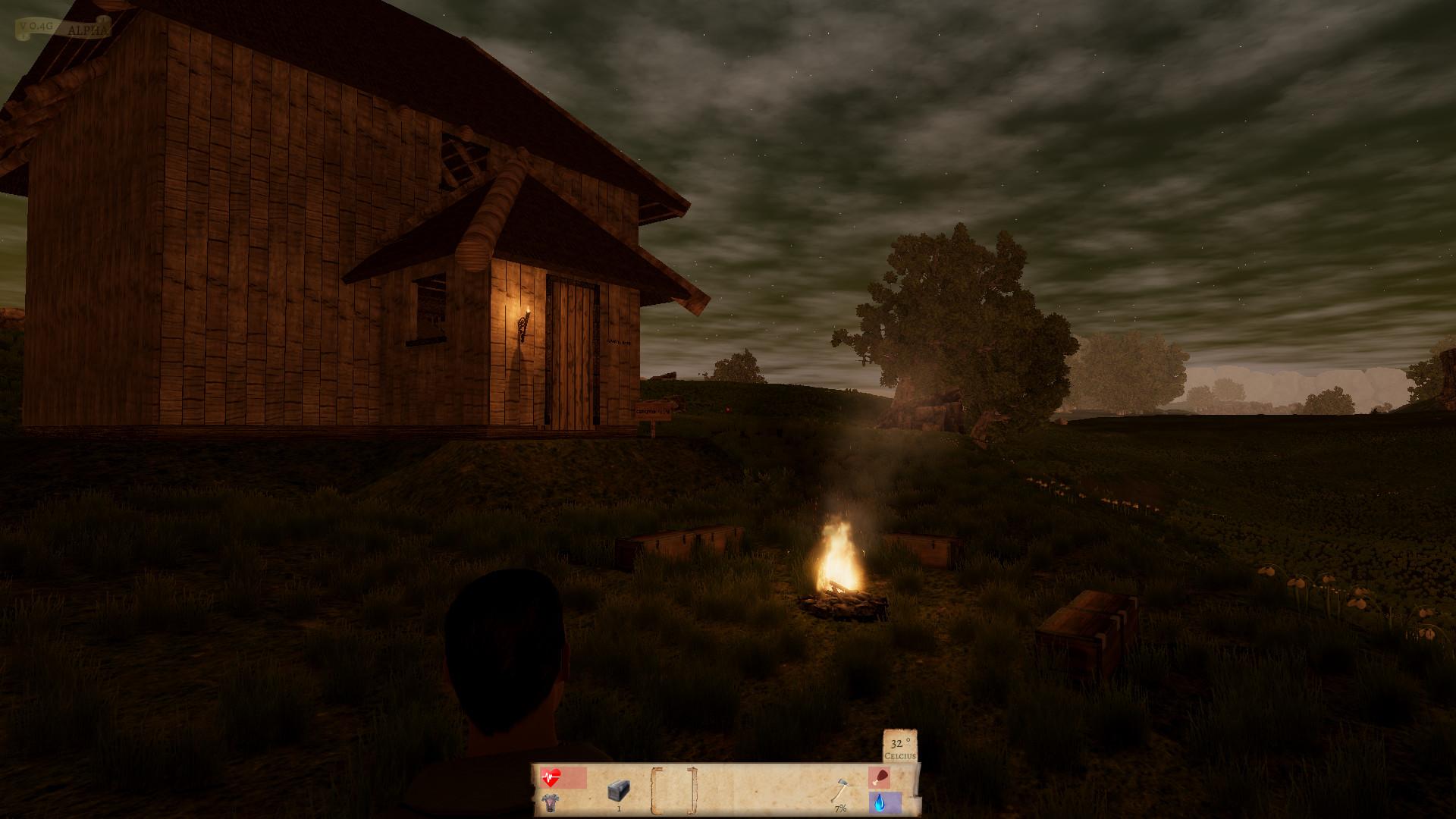Select the health heartbeat icon on the HUD

(551, 777)
